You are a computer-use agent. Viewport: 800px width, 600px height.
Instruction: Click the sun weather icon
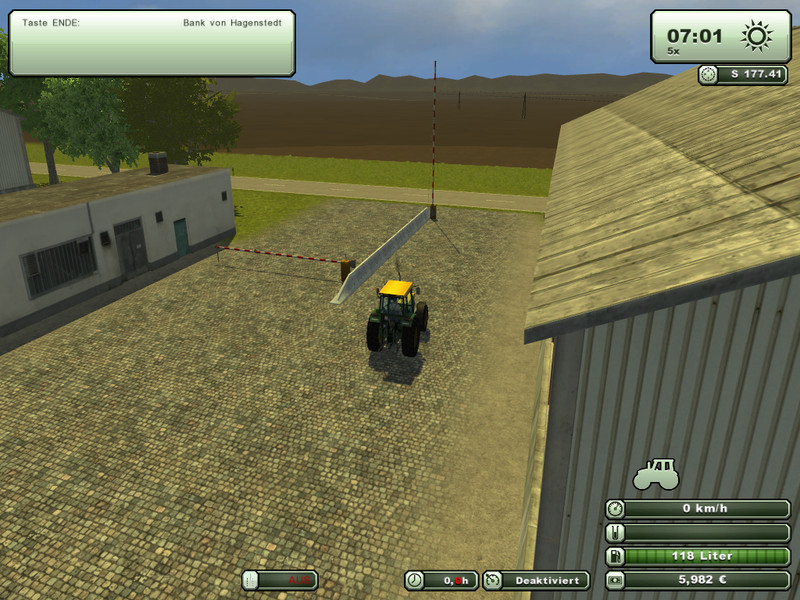point(757,37)
